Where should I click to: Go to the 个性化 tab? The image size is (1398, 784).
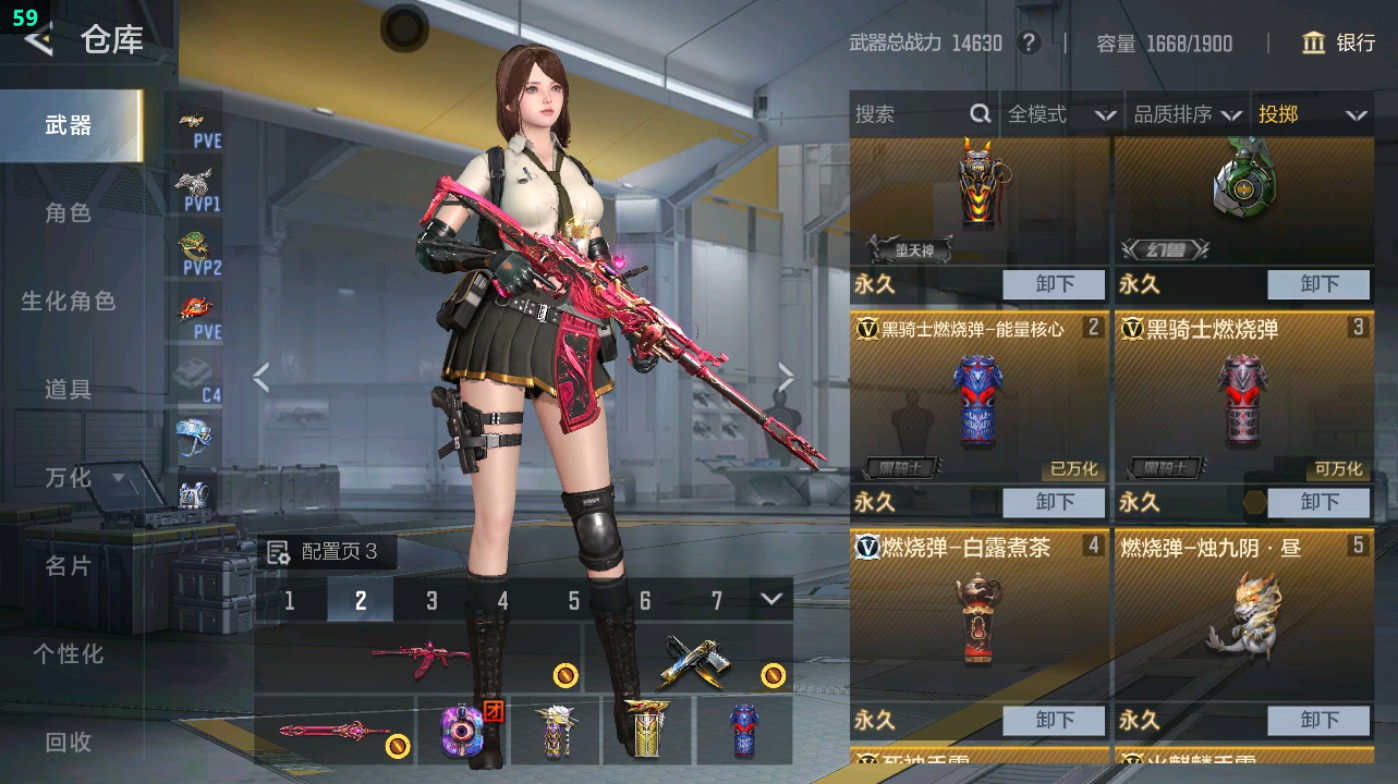(x=68, y=654)
